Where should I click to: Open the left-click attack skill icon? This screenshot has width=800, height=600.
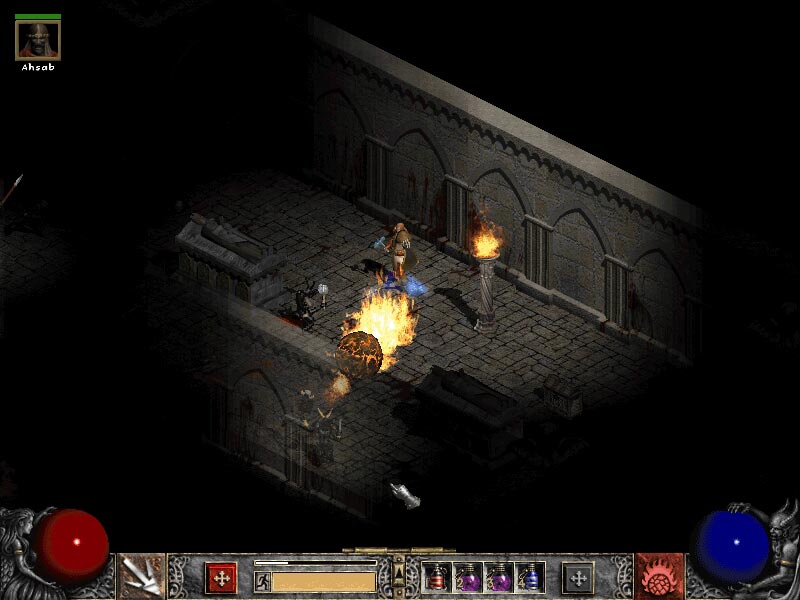[142, 576]
